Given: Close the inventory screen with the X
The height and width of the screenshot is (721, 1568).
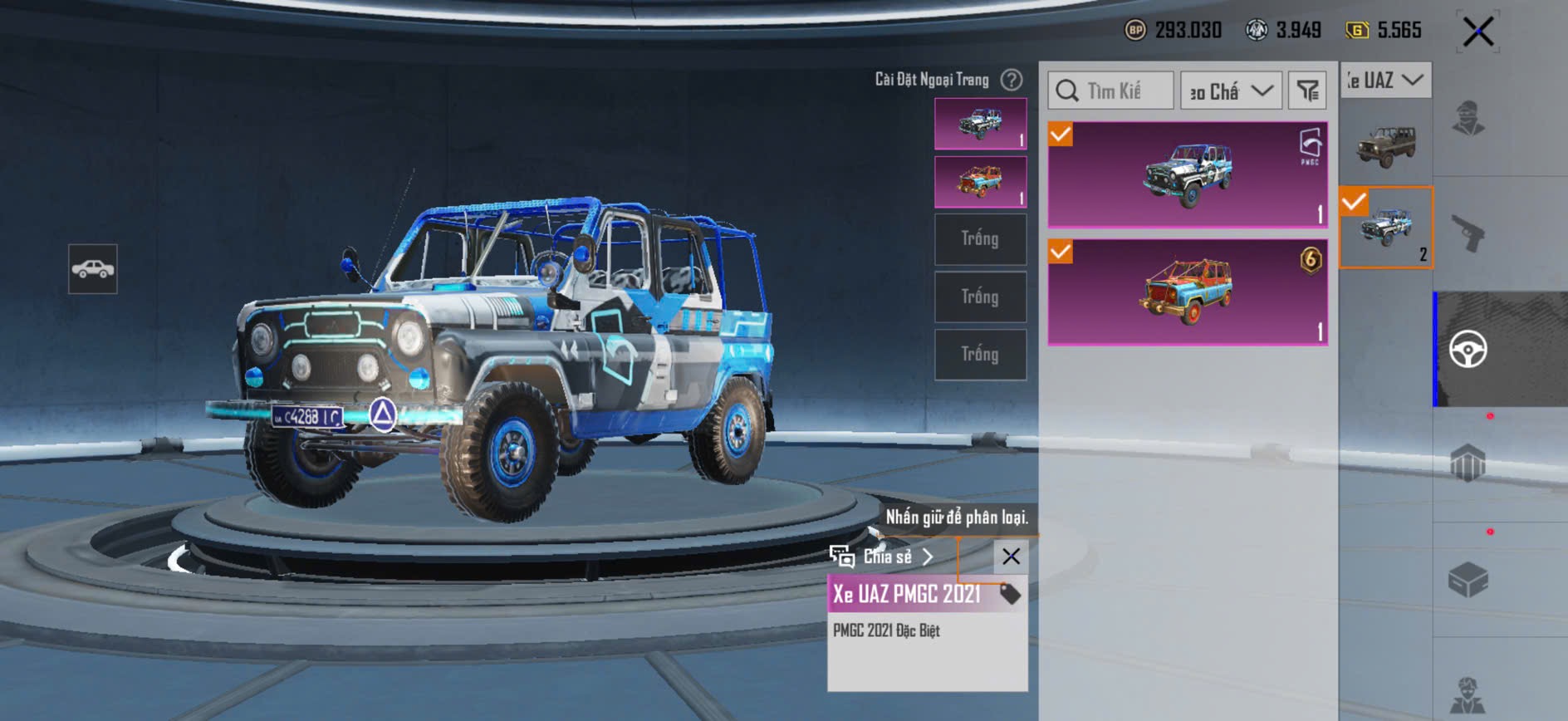Looking at the screenshot, I should [x=1478, y=32].
